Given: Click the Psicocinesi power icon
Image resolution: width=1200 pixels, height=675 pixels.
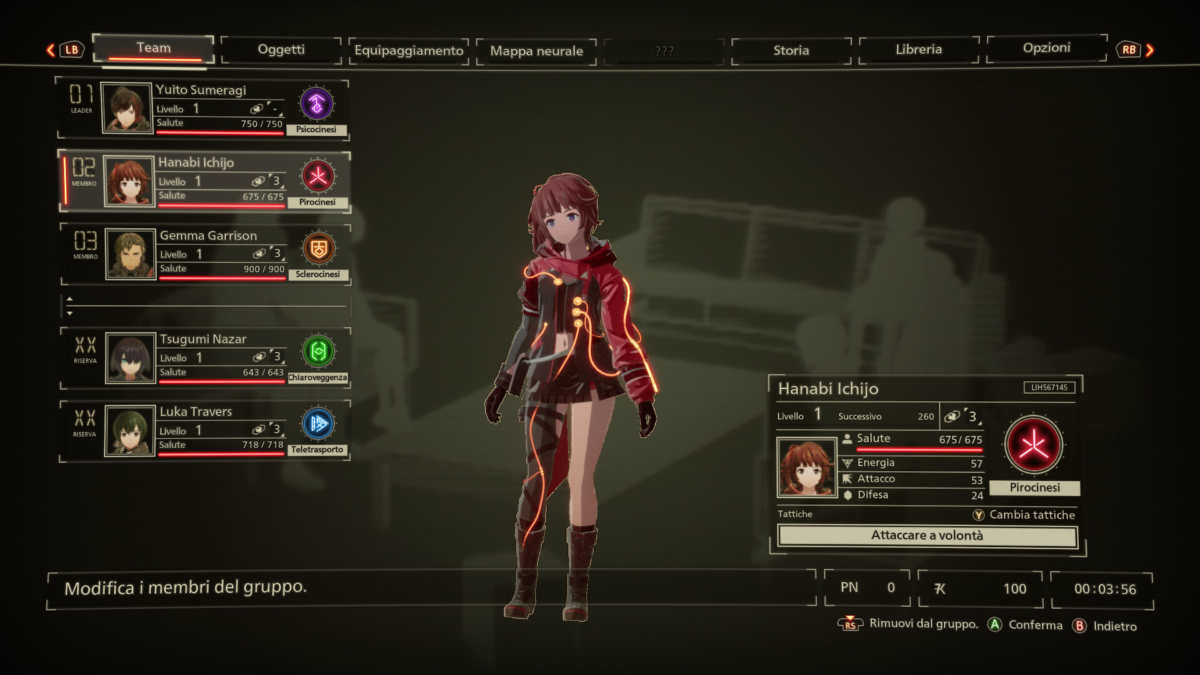Looking at the screenshot, I should click(x=317, y=103).
